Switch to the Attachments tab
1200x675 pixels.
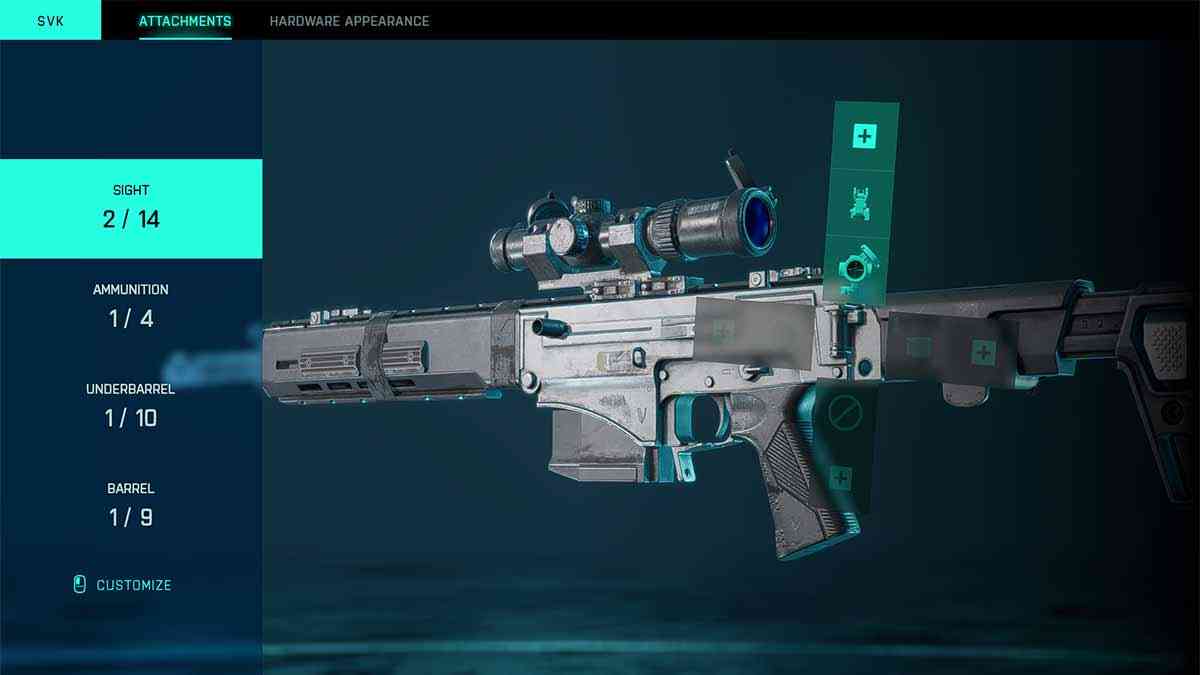click(185, 21)
